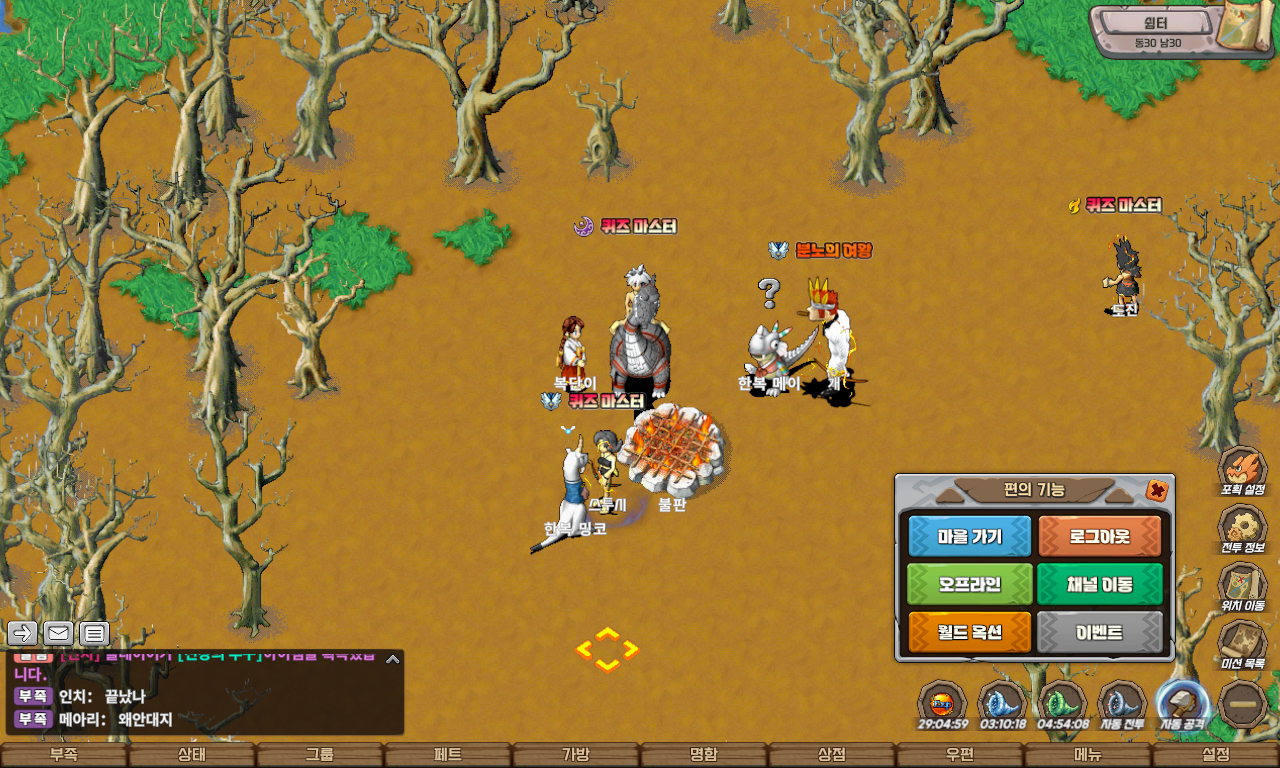Close the 편의 기능 panel
This screenshot has height=768, width=1280.
click(1157, 490)
